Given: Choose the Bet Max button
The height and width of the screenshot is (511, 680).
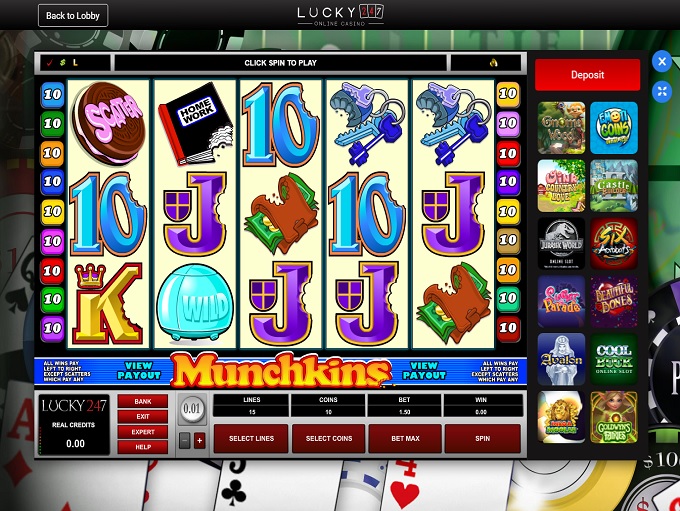Looking at the screenshot, I should pyautogui.click(x=405, y=439).
